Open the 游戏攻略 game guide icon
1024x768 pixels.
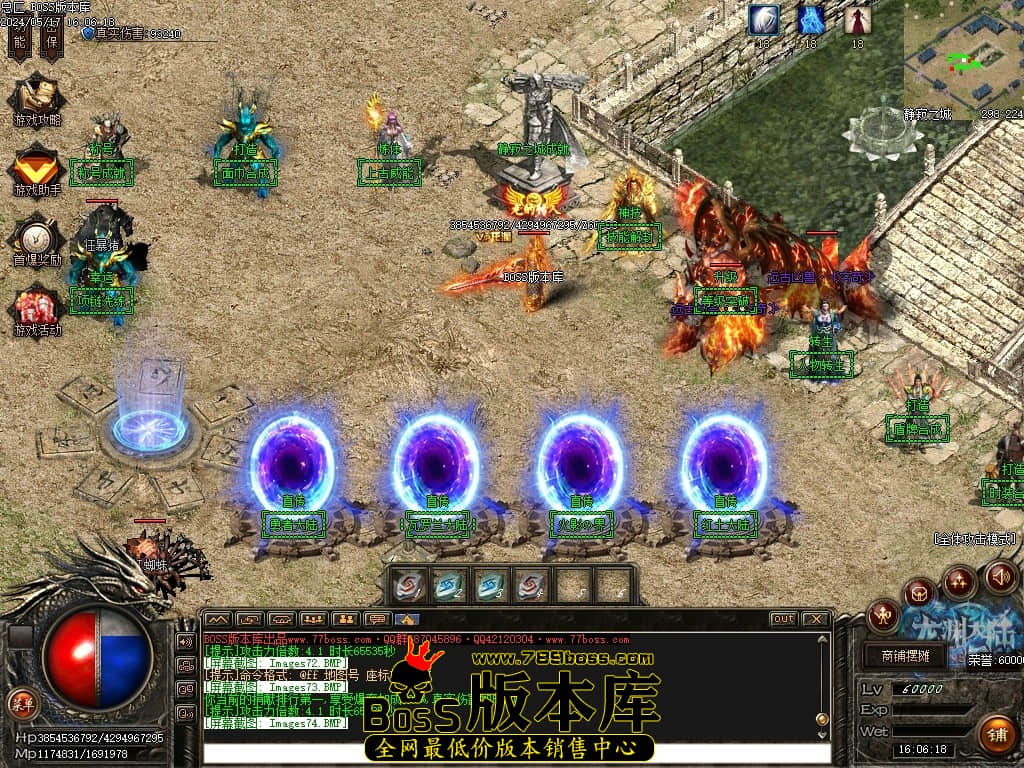click(x=37, y=102)
